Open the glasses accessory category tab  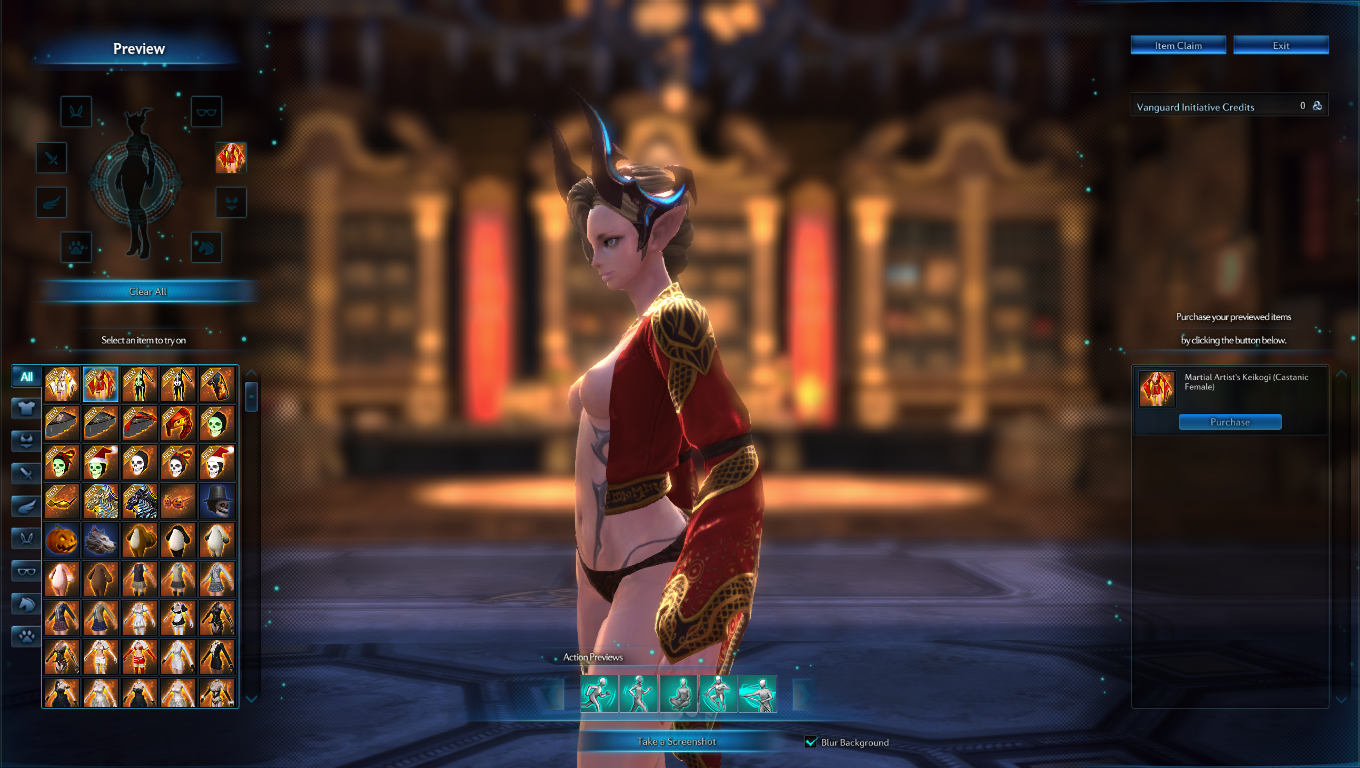click(26, 571)
